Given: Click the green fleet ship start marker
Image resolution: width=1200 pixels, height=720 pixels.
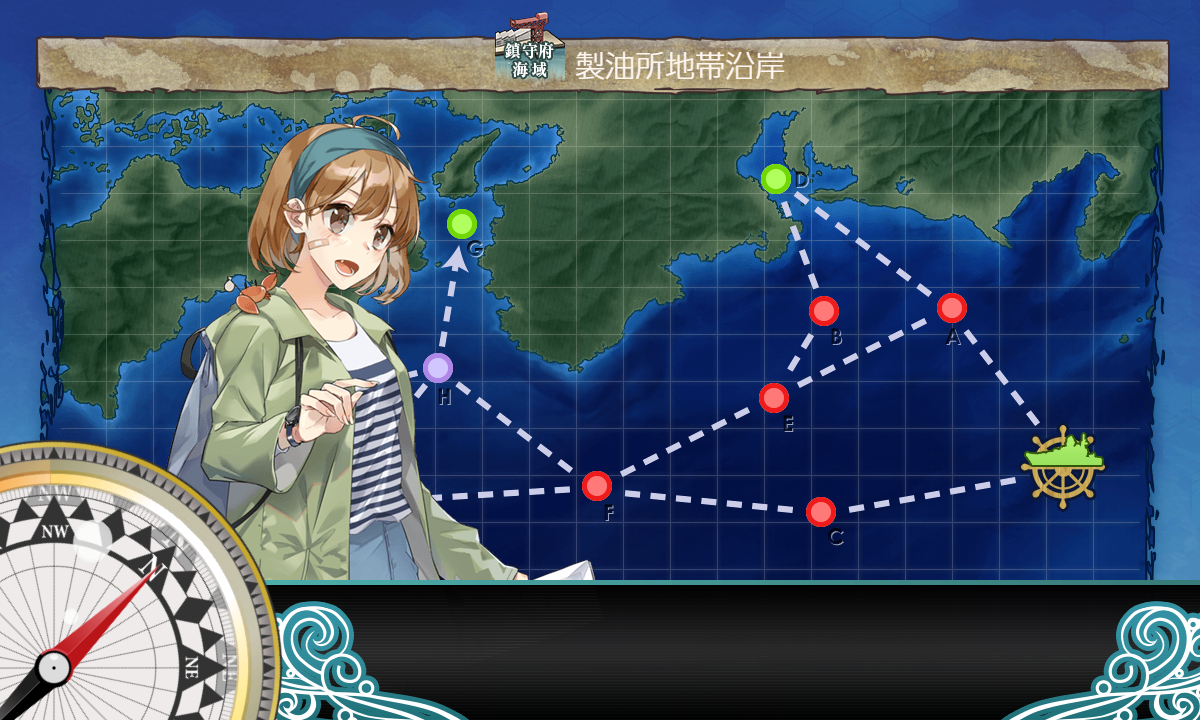Looking at the screenshot, I should tap(1062, 462).
